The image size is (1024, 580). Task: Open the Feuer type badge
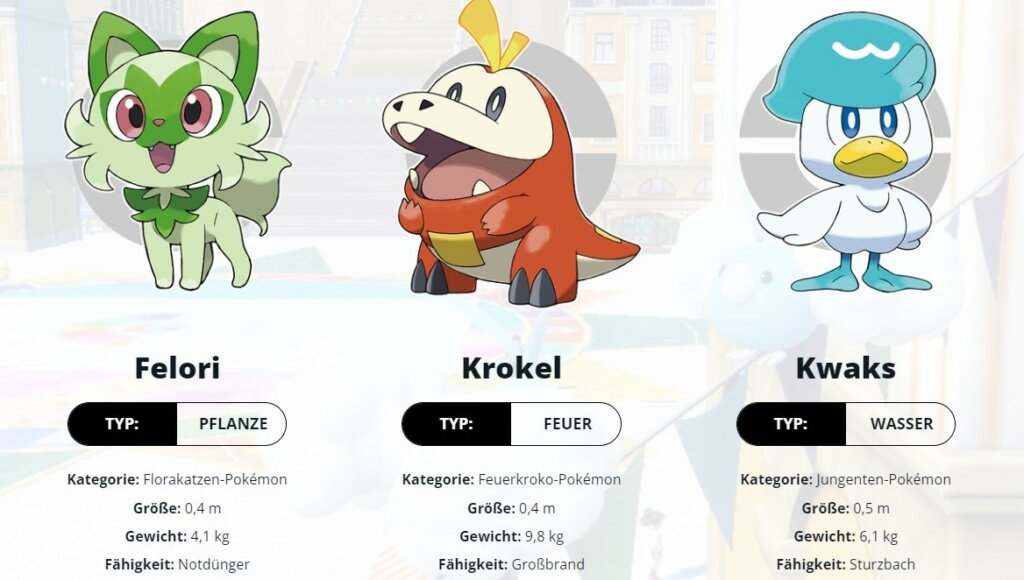click(566, 424)
